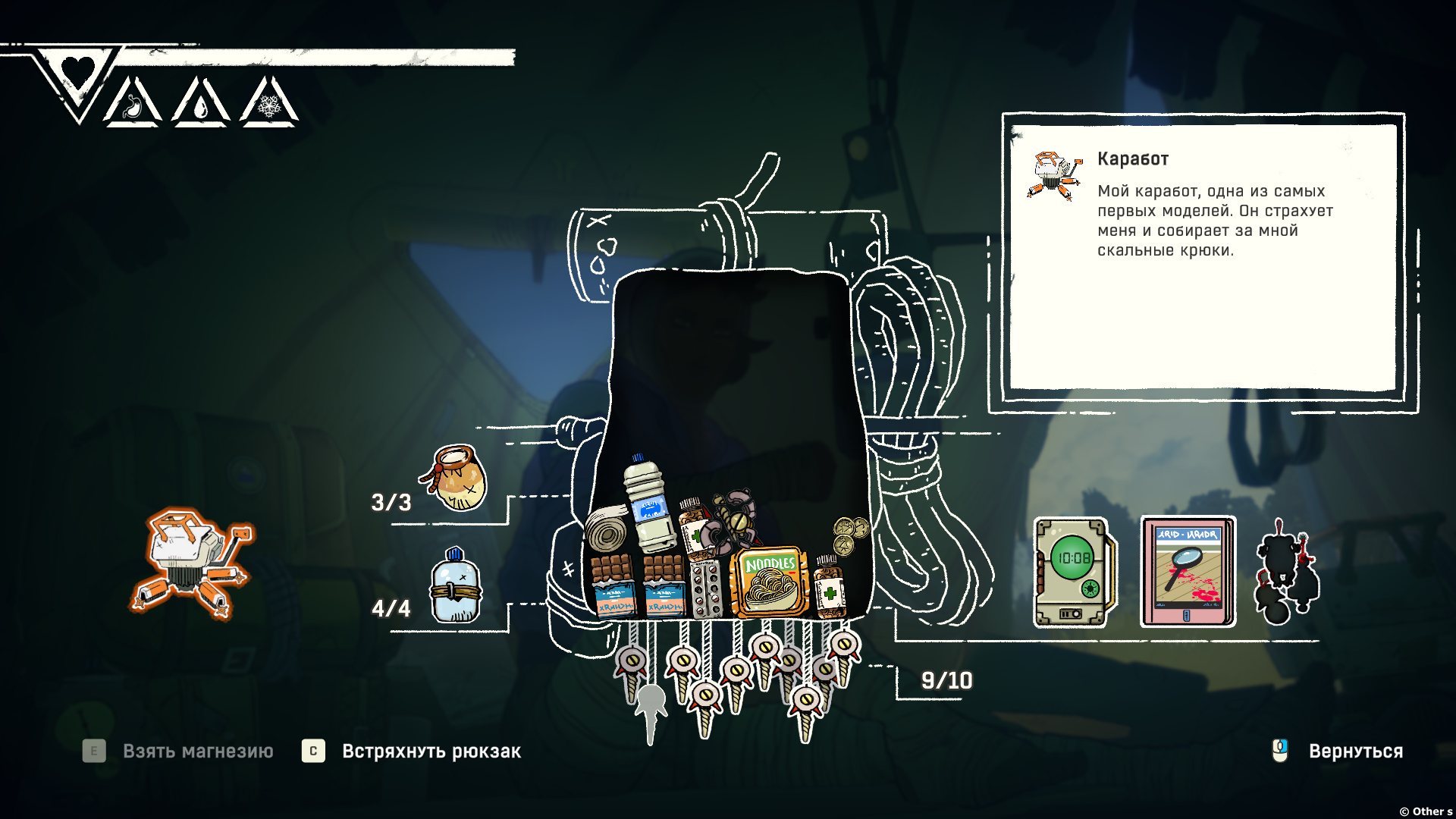Screen dimensions: 1456x819
Task: Choose the Noodles pack in the backpack
Action: click(768, 582)
